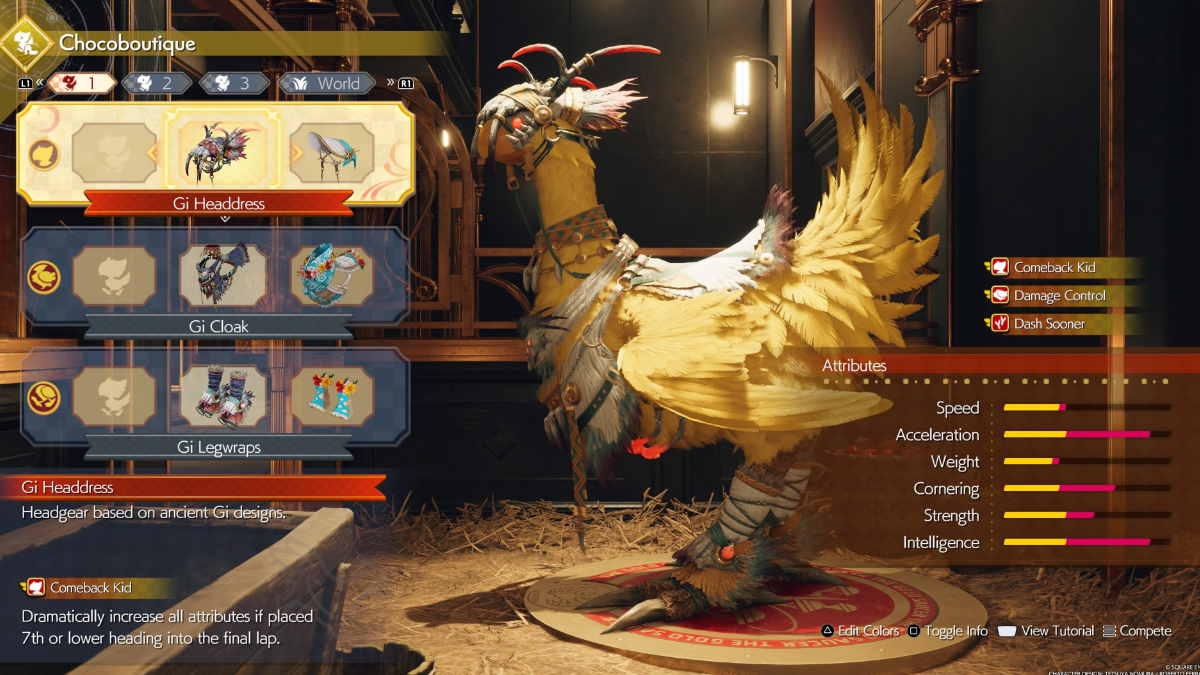Click the Gi Legwraps name banner
The width and height of the screenshot is (1200, 675).
[218, 447]
